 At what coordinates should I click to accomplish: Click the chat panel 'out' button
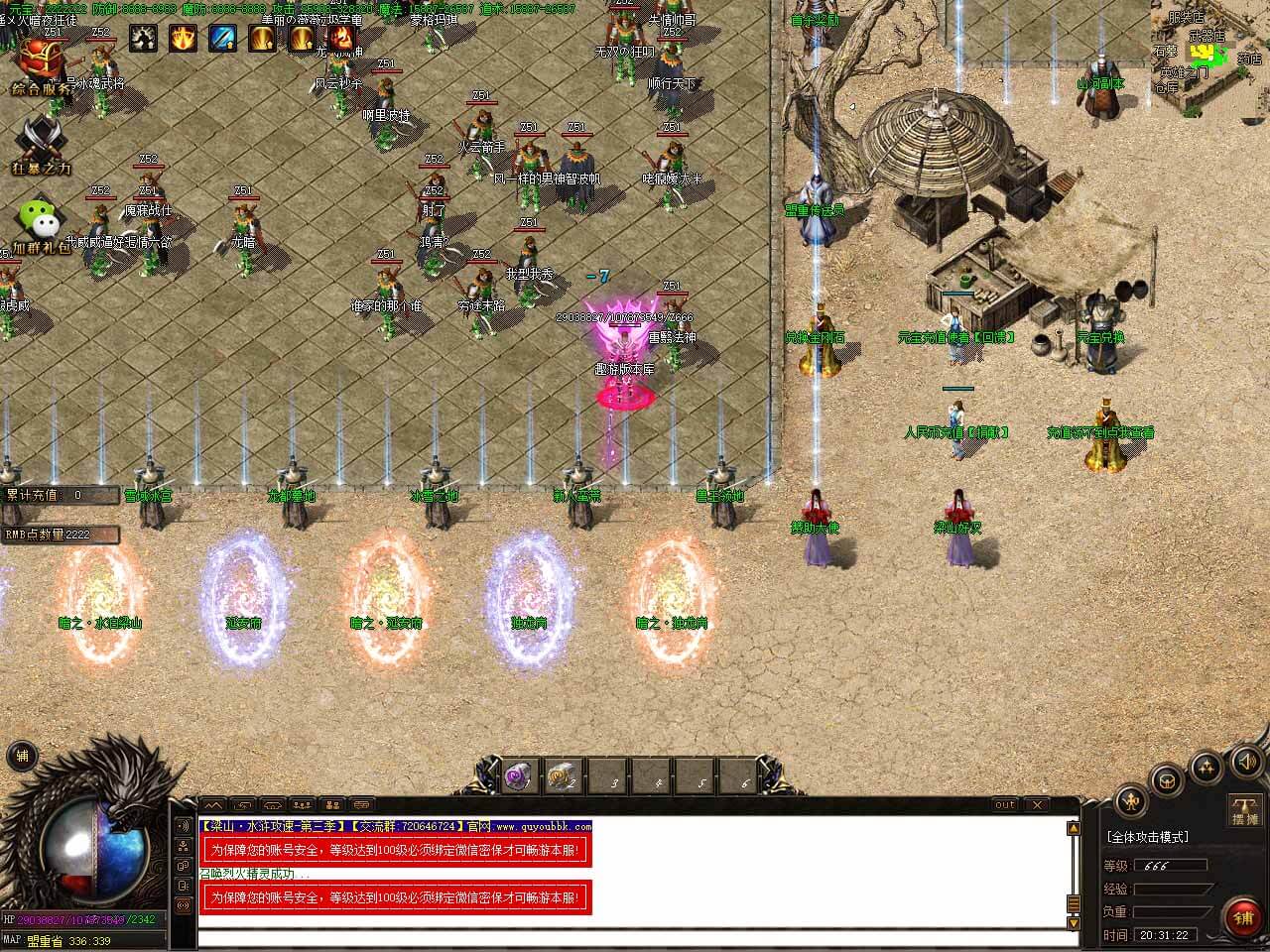click(x=1004, y=804)
